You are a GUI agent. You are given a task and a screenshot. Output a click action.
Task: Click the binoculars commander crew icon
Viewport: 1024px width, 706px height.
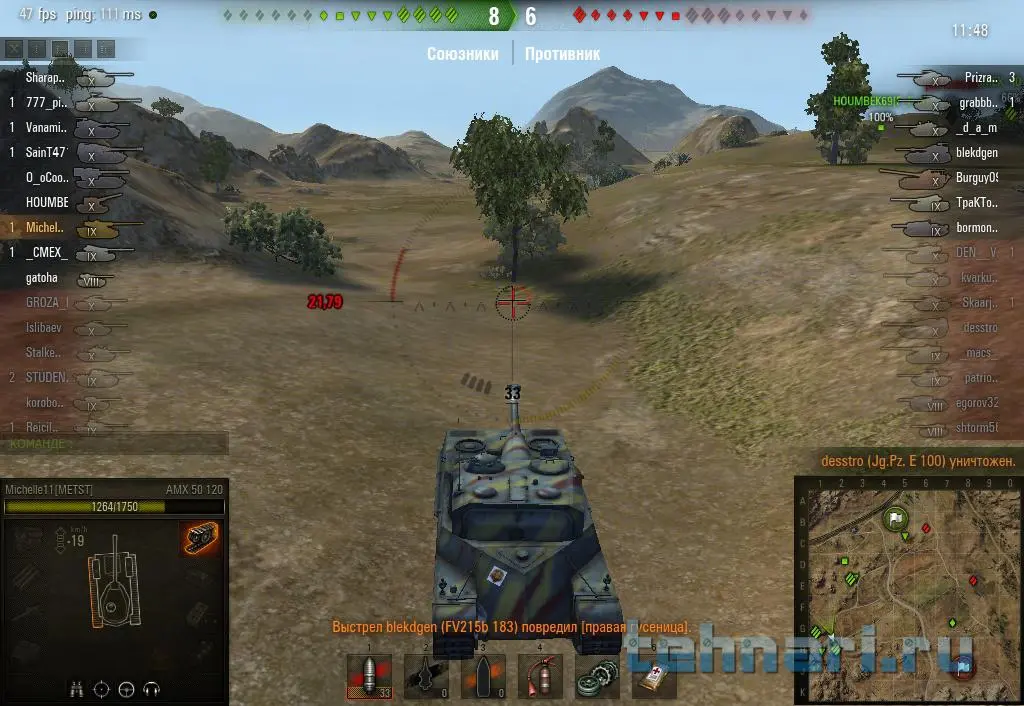[77, 689]
